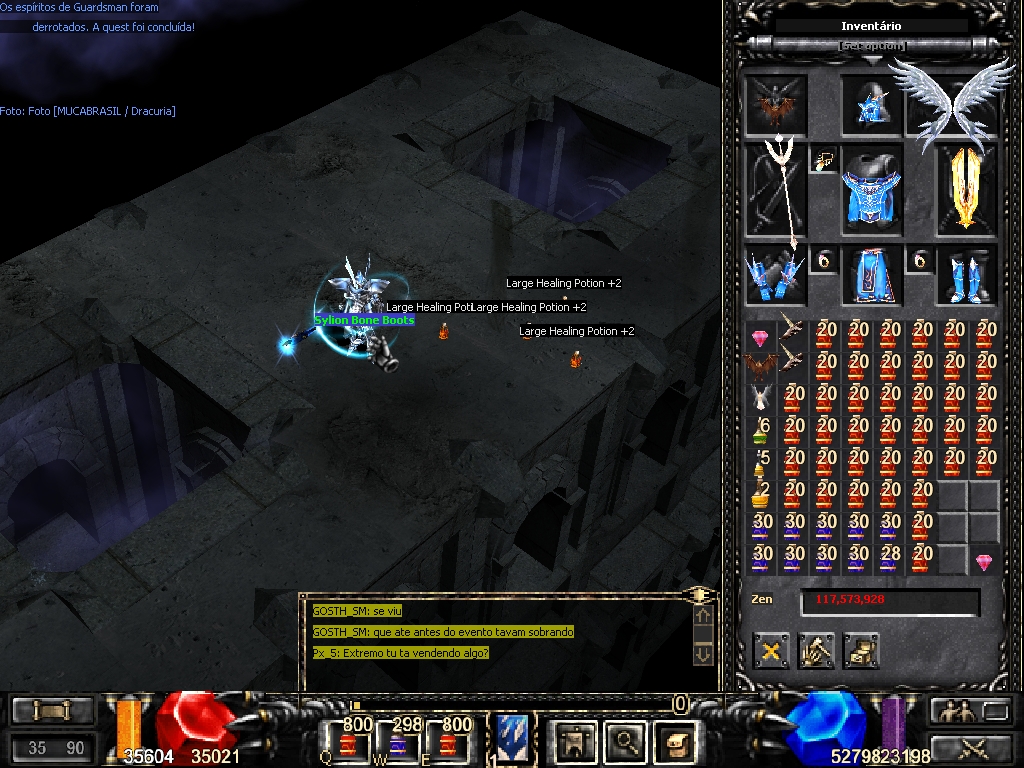This screenshot has width=1024, height=768.
Task: Select the equipped blue pants slot
Action: pyautogui.click(x=871, y=275)
